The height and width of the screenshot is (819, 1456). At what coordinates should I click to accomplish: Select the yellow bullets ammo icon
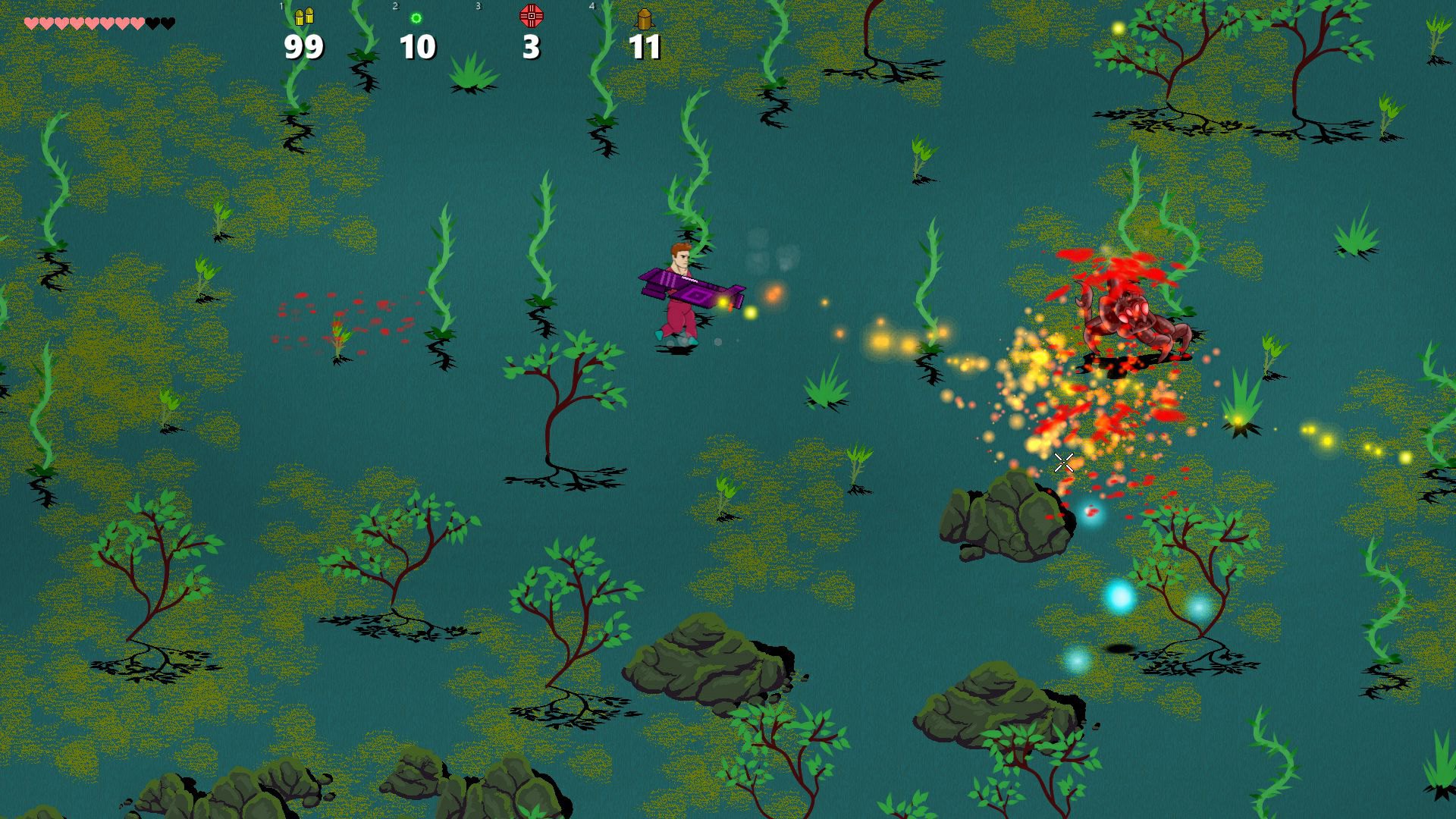[x=304, y=17]
